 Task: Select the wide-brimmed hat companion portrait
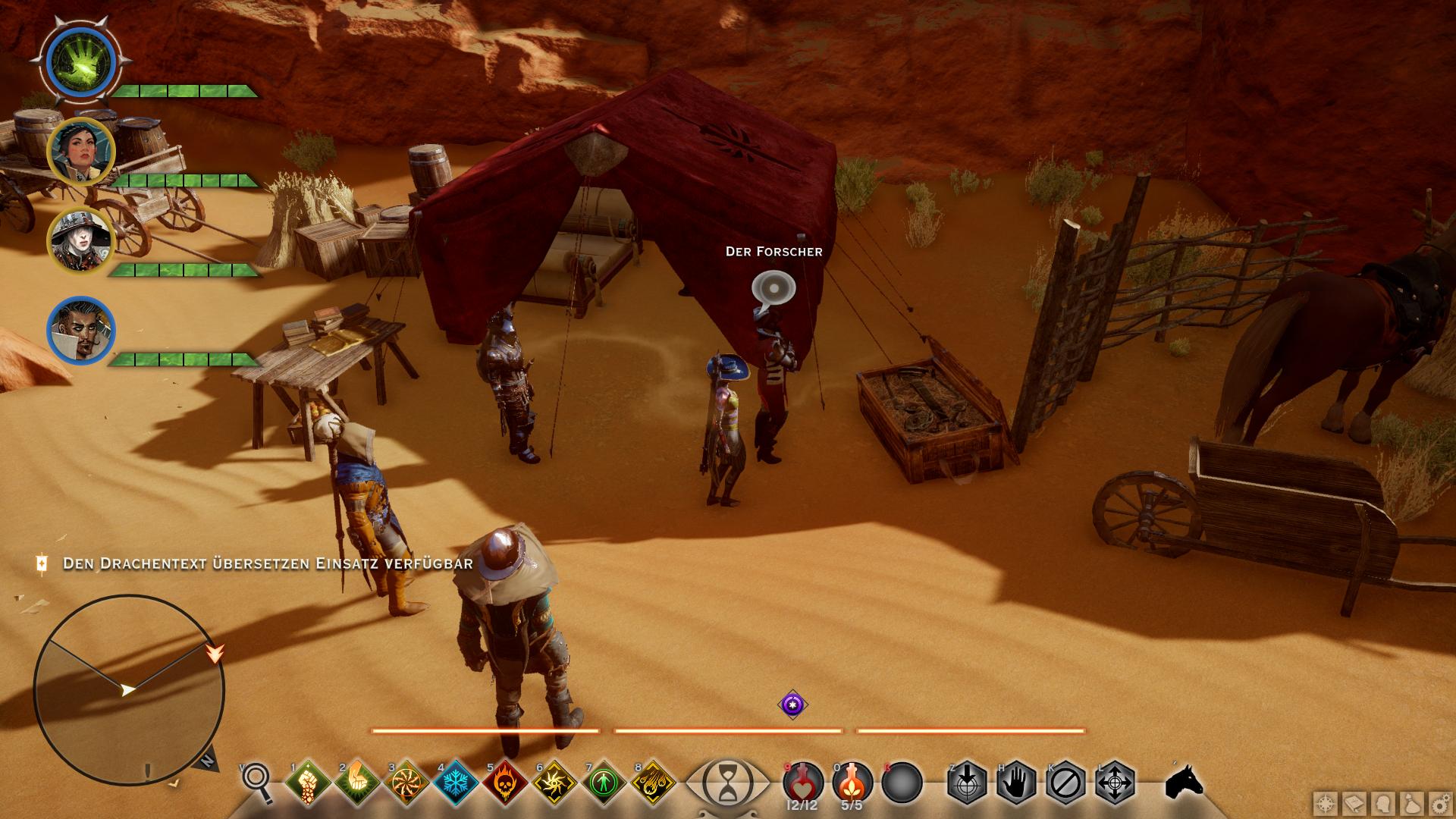(x=80, y=241)
